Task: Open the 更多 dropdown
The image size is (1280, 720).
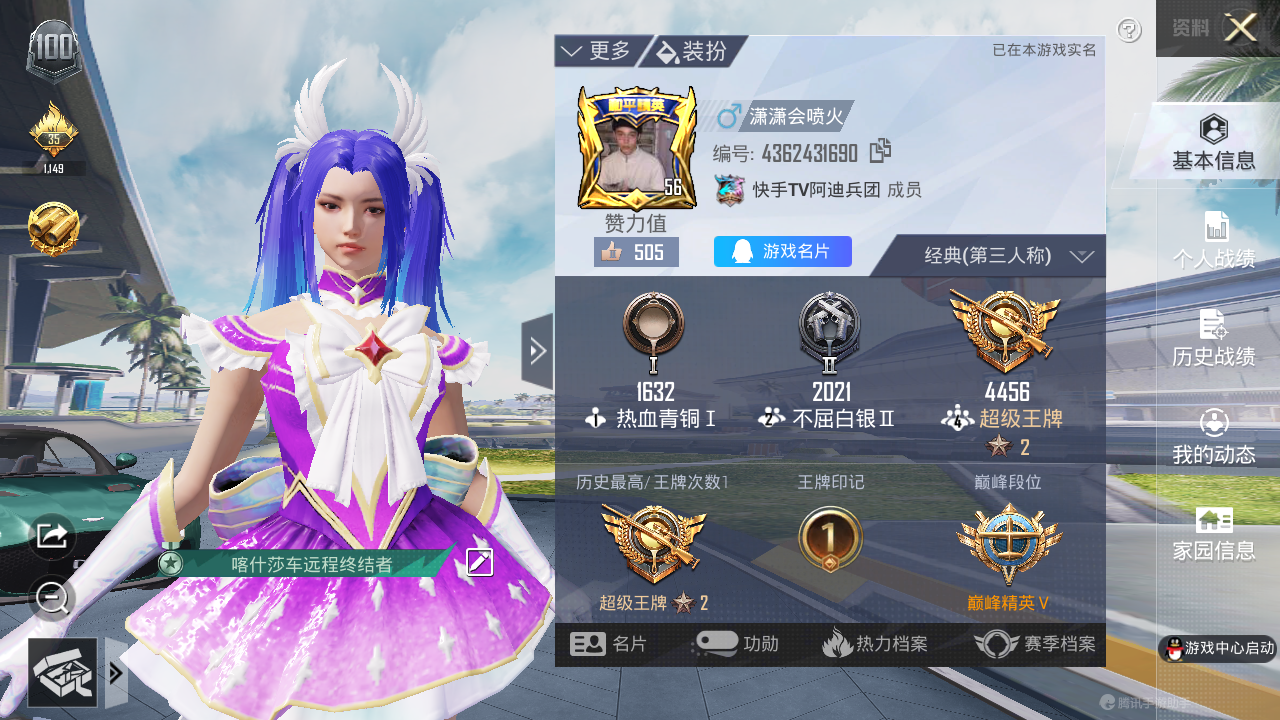Action: (597, 51)
